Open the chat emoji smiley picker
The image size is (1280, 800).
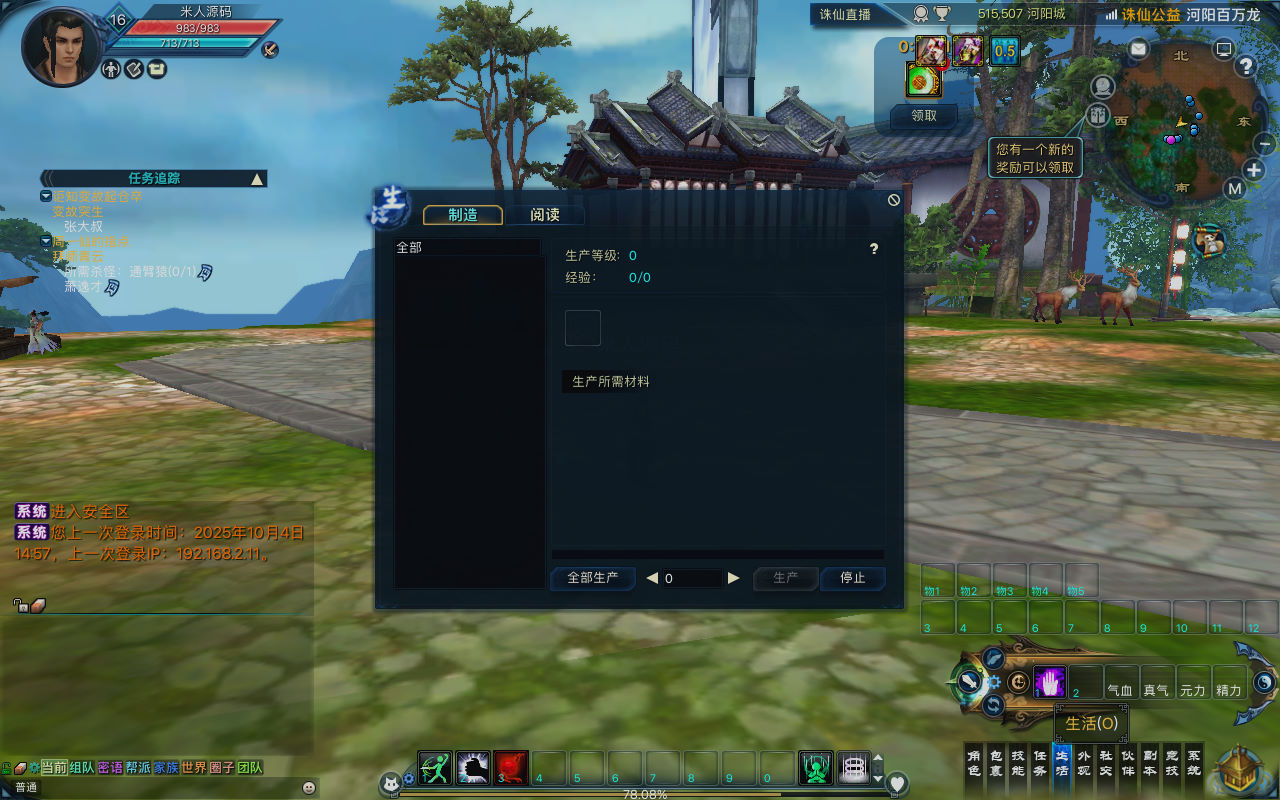309,787
